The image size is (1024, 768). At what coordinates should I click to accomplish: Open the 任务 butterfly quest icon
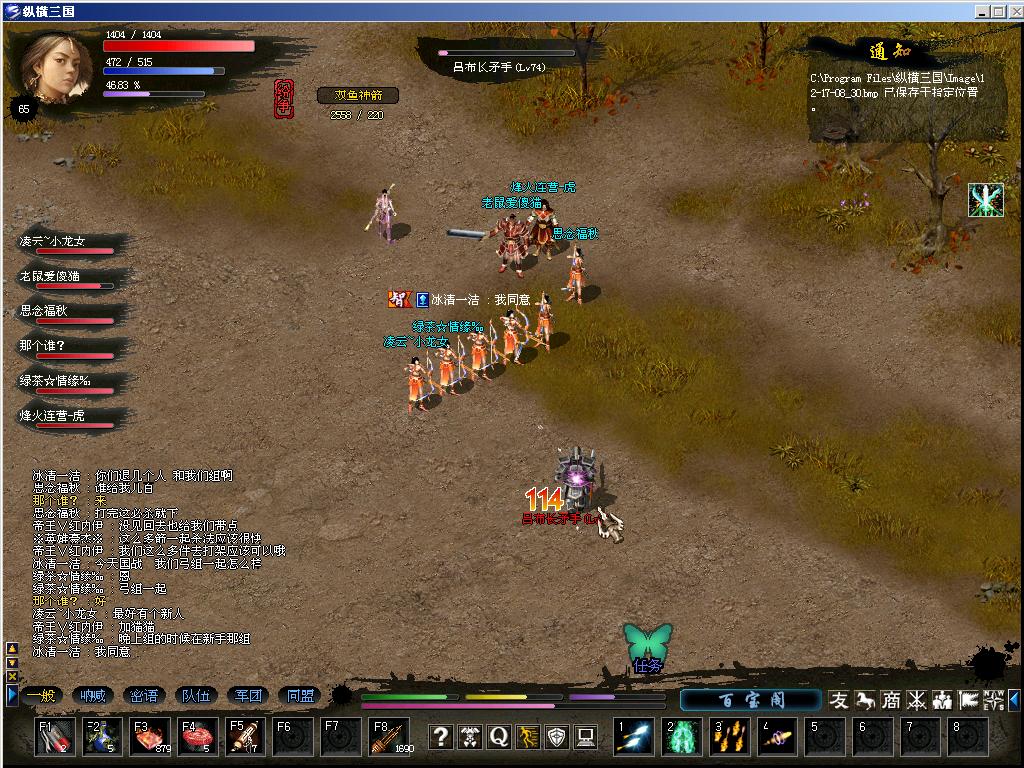click(x=648, y=647)
